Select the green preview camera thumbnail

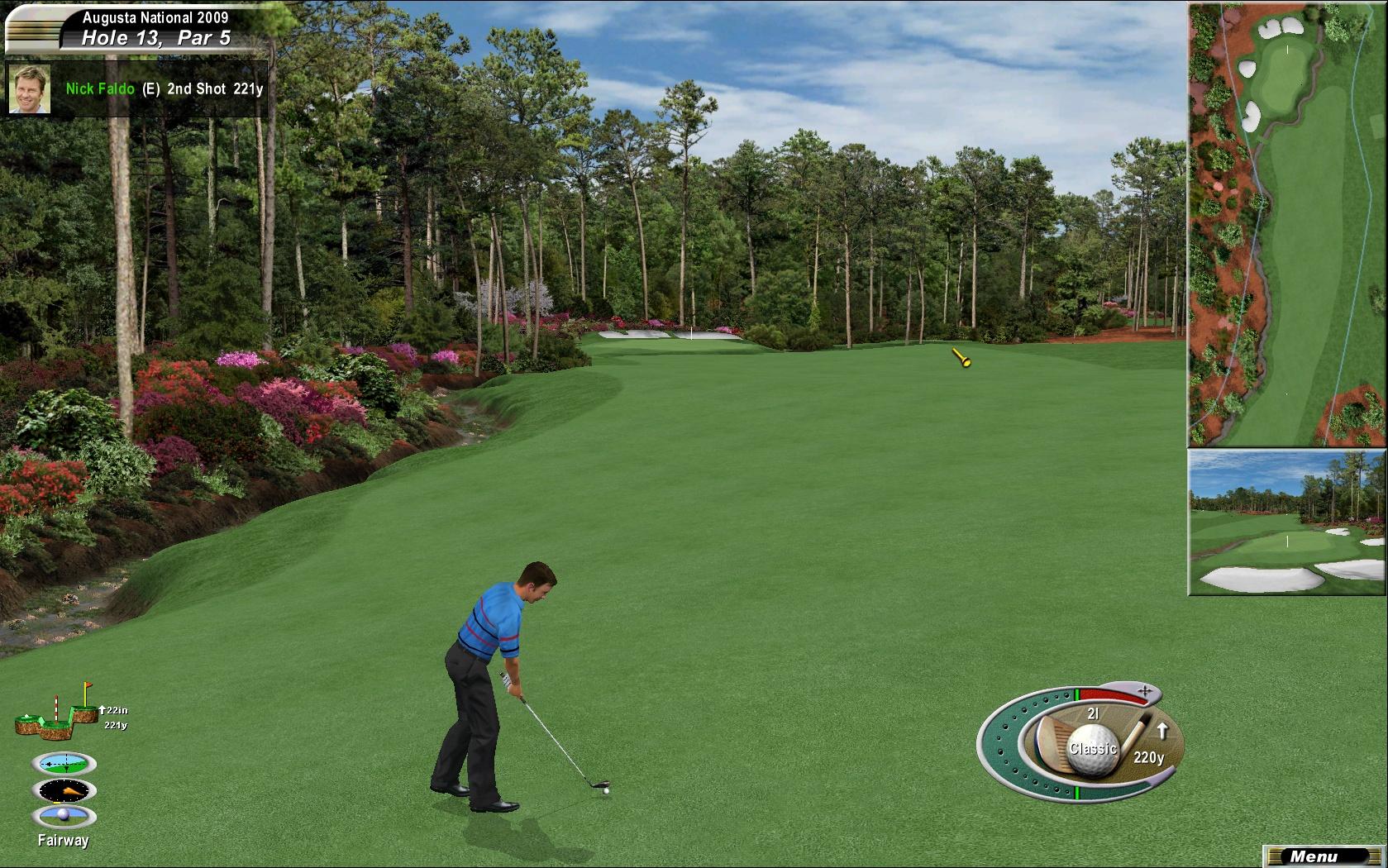click(x=1287, y=522)
